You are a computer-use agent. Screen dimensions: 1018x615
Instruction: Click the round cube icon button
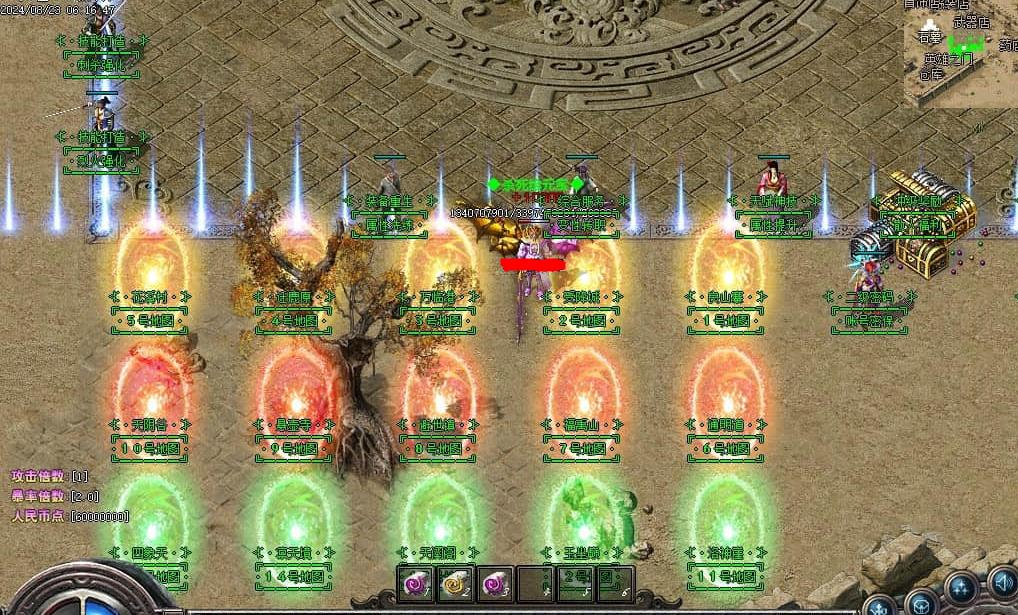922,603
